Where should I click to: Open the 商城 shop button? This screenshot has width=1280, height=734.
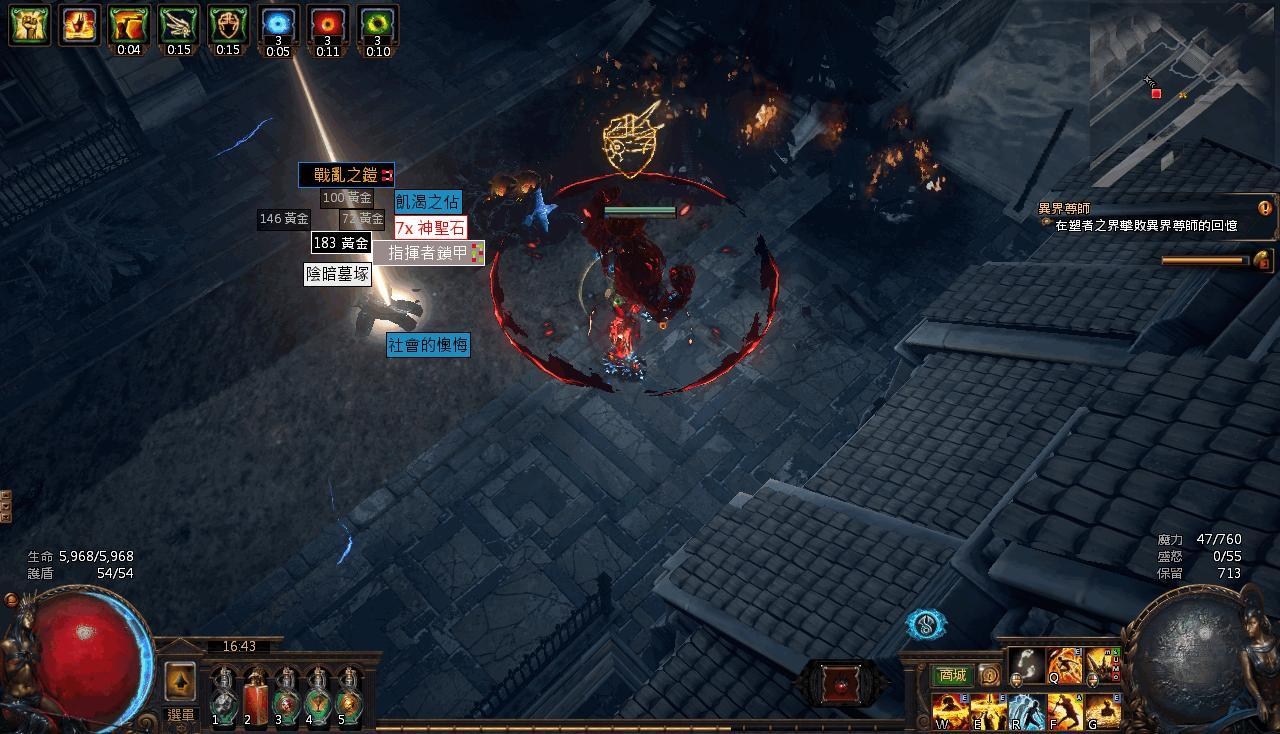(x=953, y=673)
